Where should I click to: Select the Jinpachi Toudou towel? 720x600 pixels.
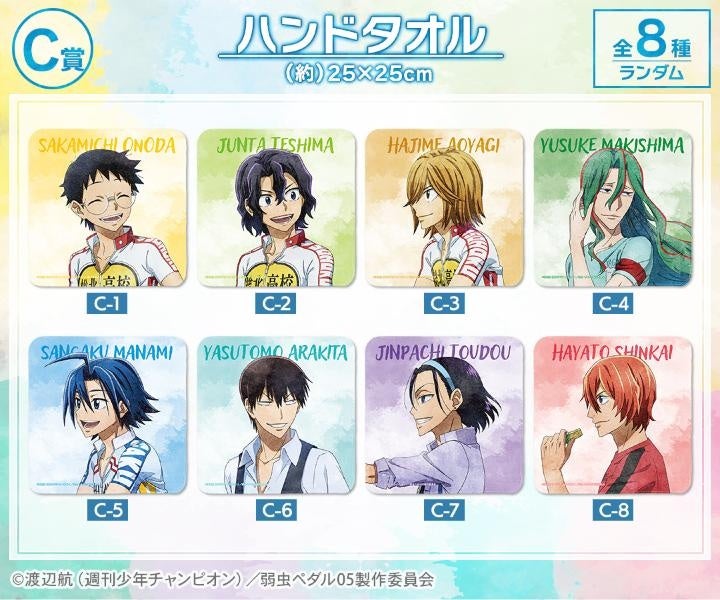coord(443,415)
